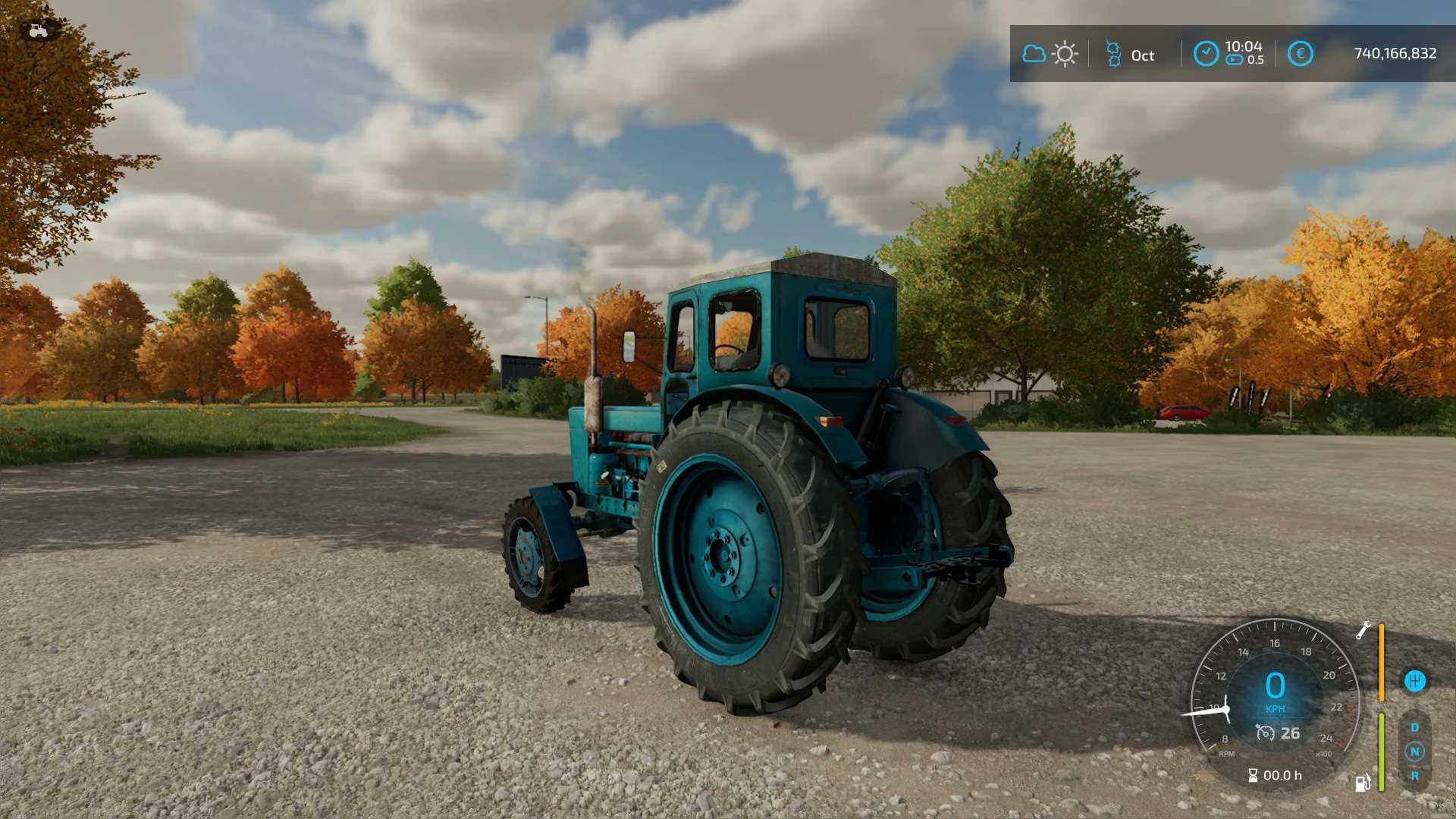Screen dimensions: 1456x819
Task: Click the wrench damage indicator icon
Action: click(x=1363, y=630)
